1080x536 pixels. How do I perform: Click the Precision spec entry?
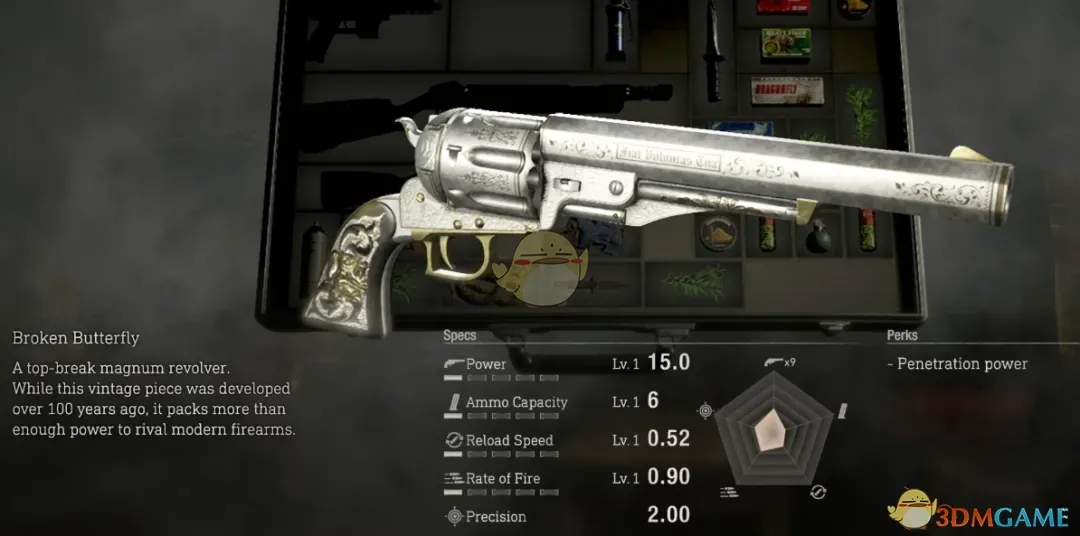point(566,517)
